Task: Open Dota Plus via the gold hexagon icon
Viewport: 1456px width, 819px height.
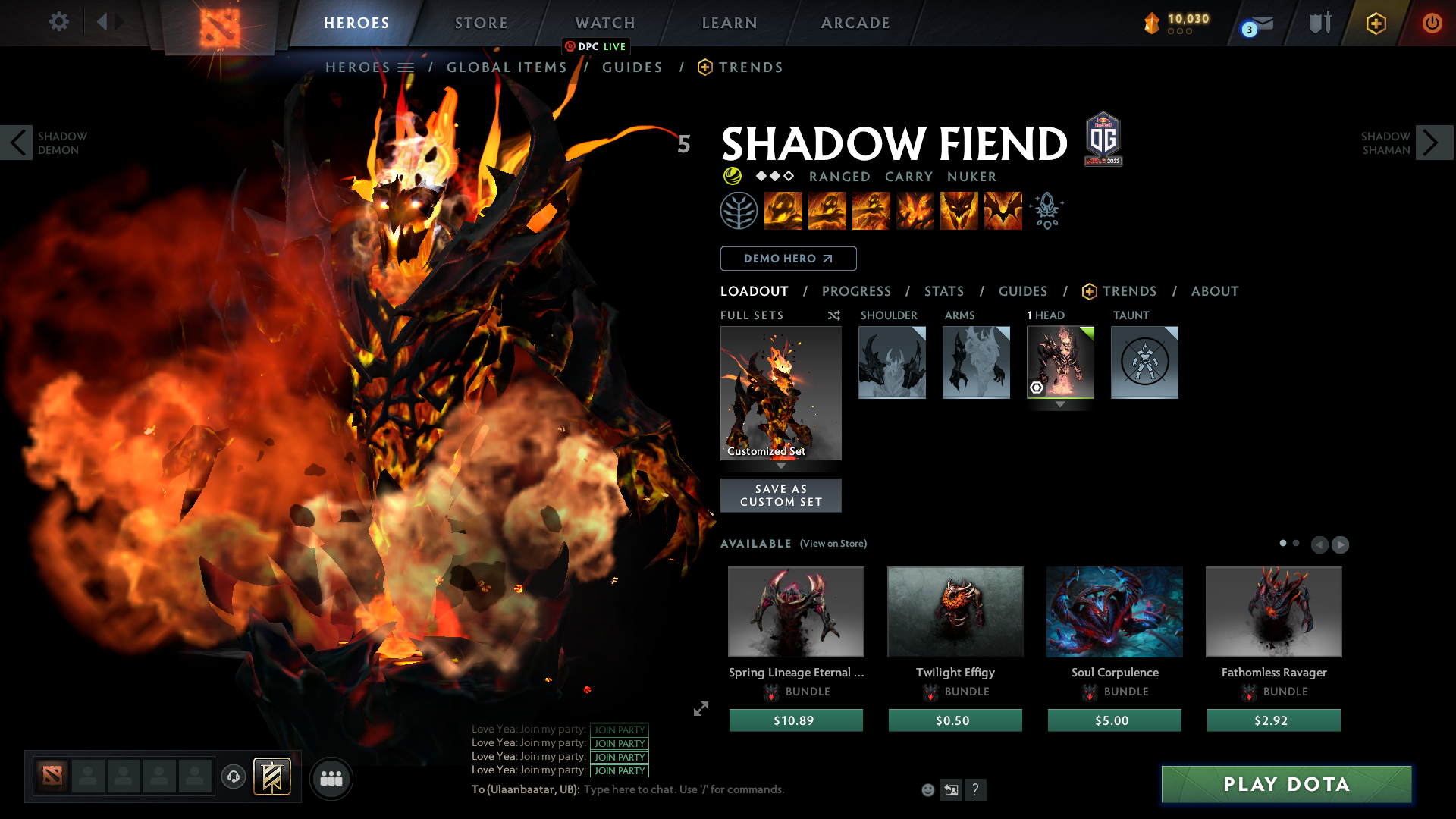Action: click(x=1376, y=24)
